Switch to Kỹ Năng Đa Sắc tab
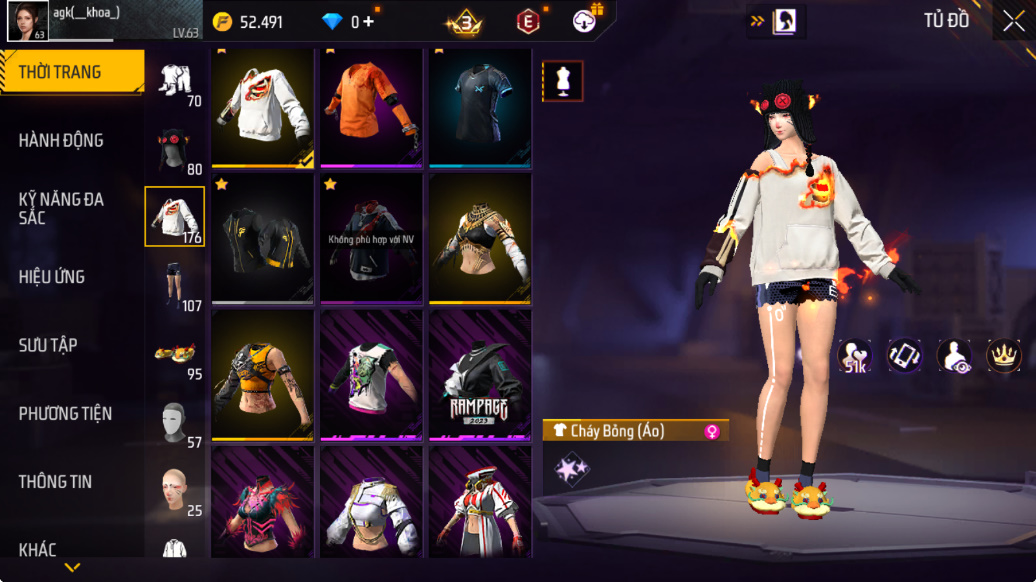This screenshot has width=1036, height=582. [61, 208]
